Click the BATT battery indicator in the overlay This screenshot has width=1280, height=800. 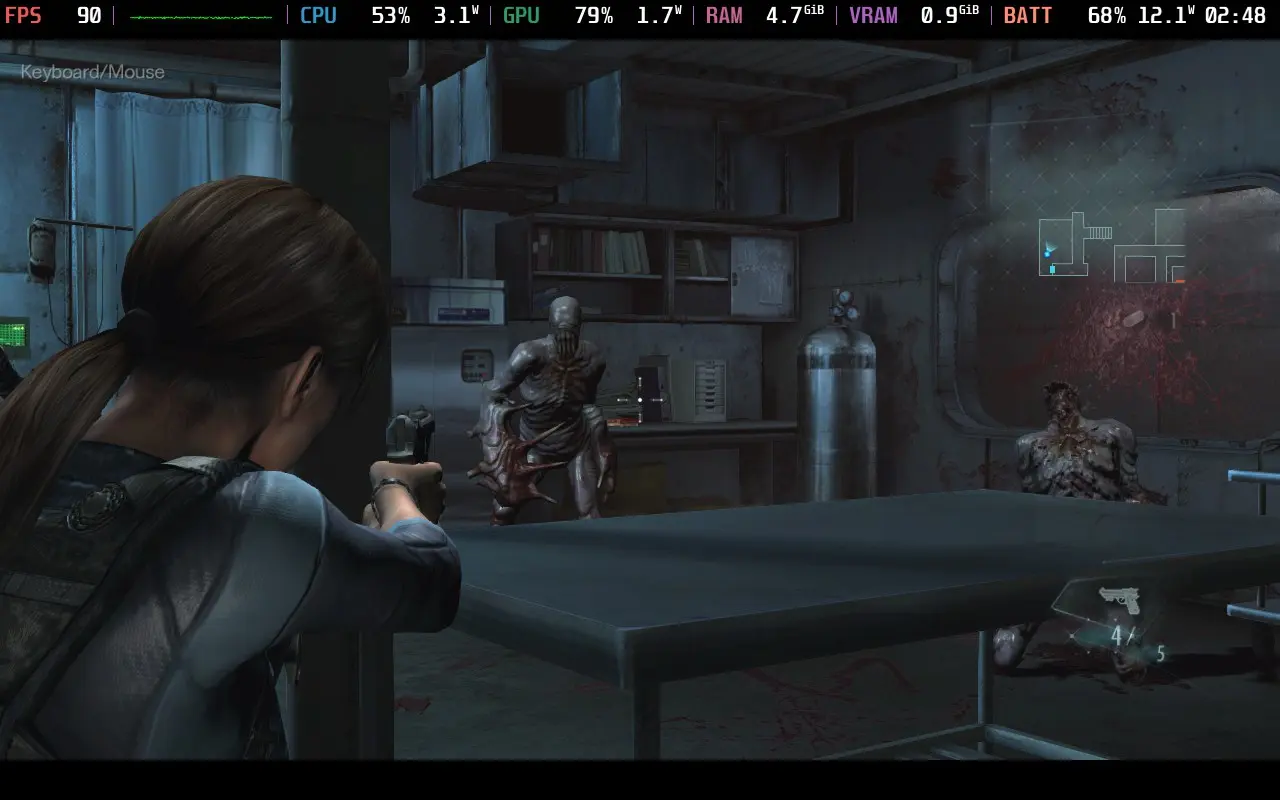click(x=1028, y=15)
